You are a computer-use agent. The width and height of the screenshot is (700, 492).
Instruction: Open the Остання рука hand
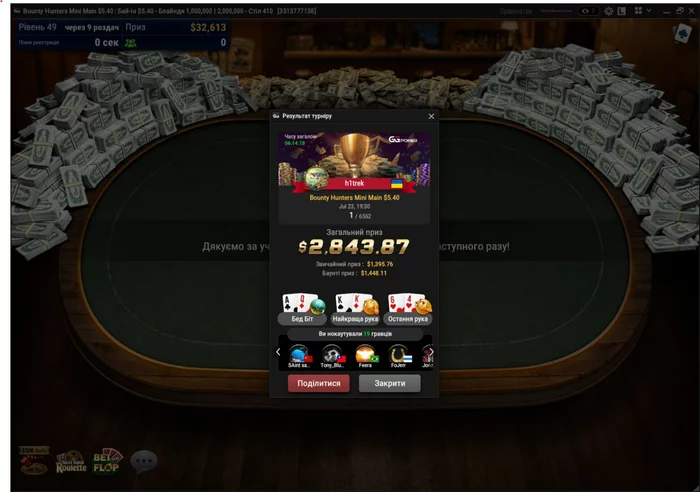408,309
